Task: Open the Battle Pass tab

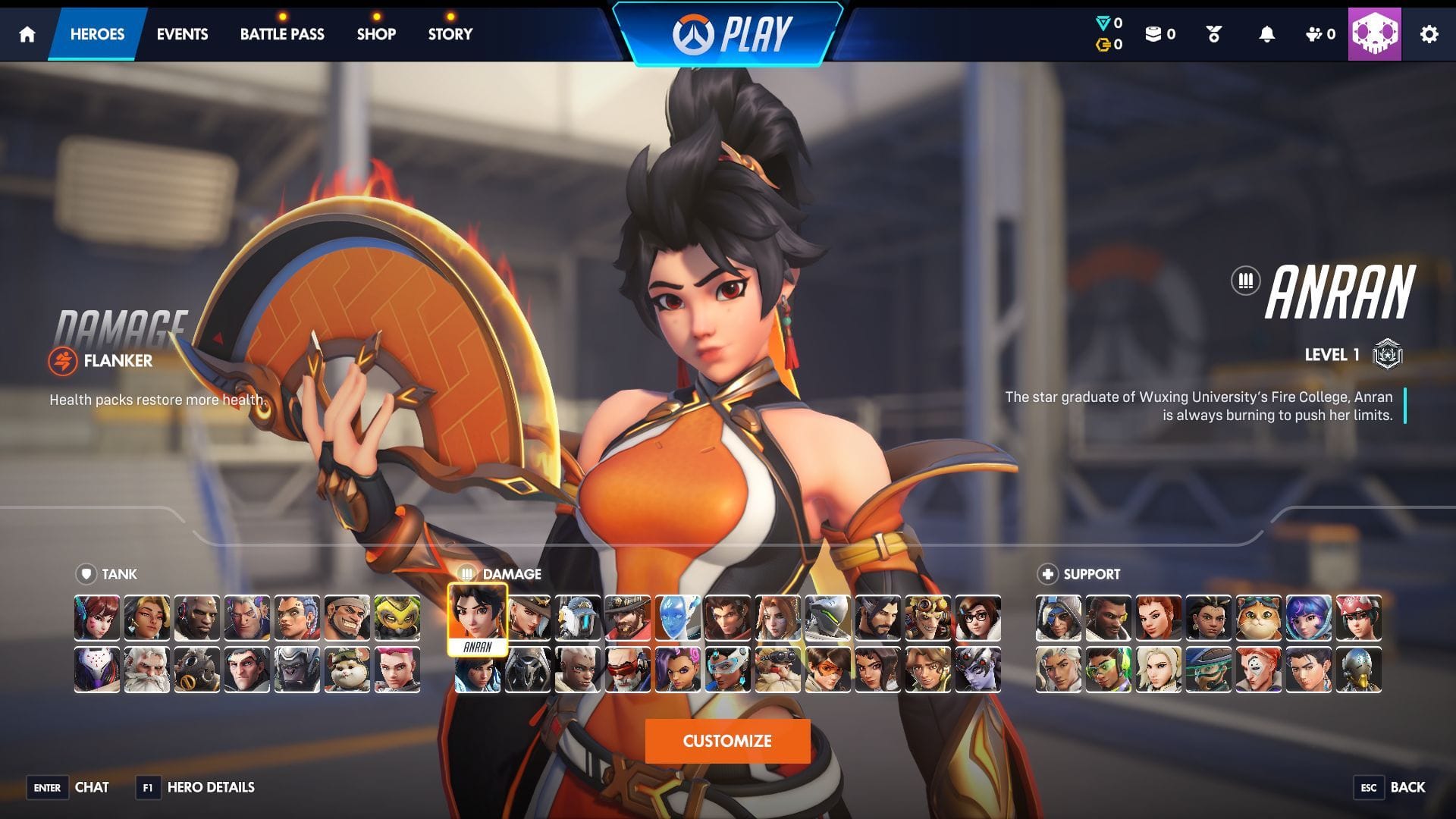Action: click(282, 34)
